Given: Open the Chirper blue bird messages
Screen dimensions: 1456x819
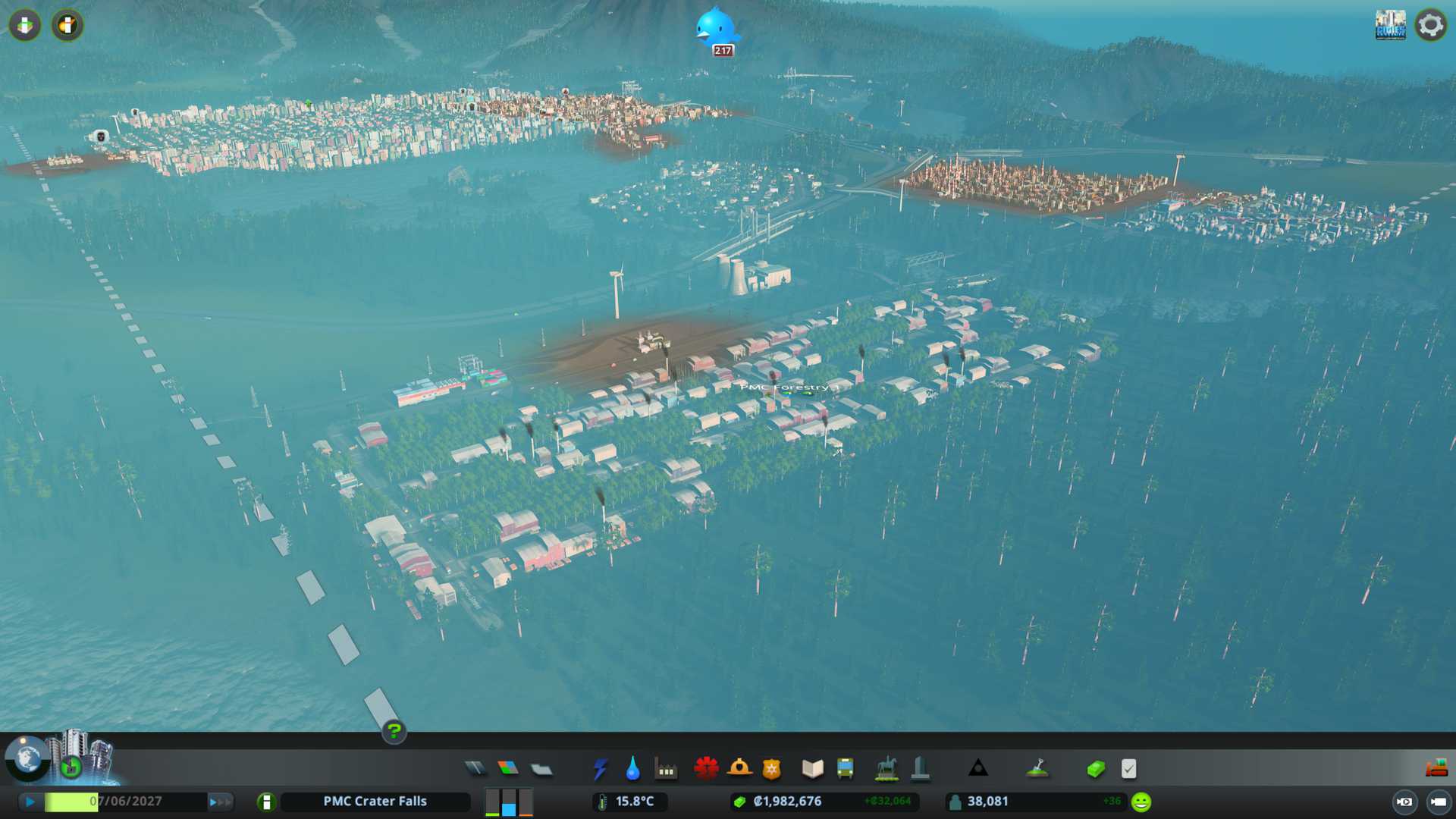Looking at the screenshot, I should pos(715,29).
